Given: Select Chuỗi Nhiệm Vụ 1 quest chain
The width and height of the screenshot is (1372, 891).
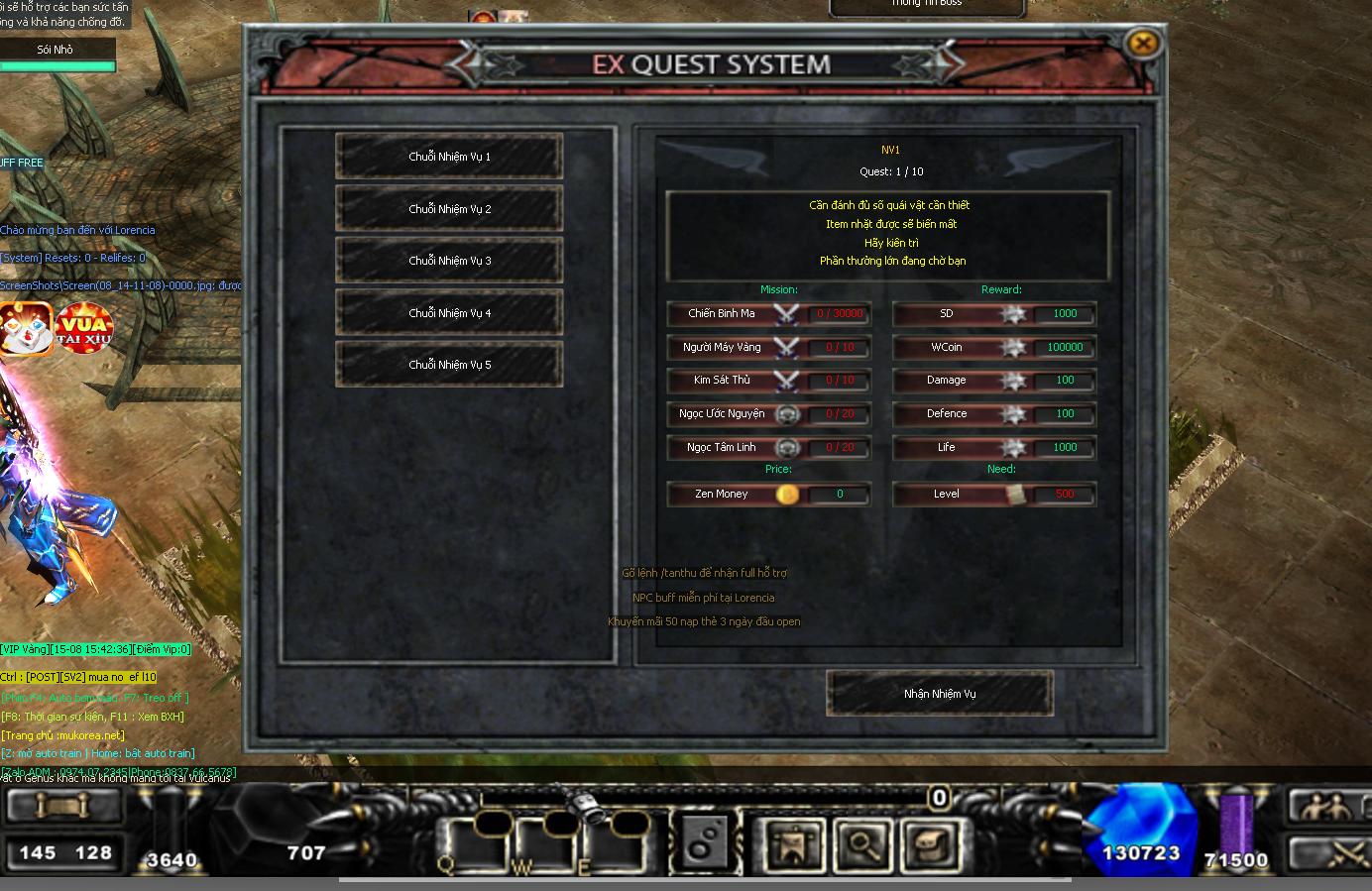Looking at the screenshot, I should click(449, 157).
